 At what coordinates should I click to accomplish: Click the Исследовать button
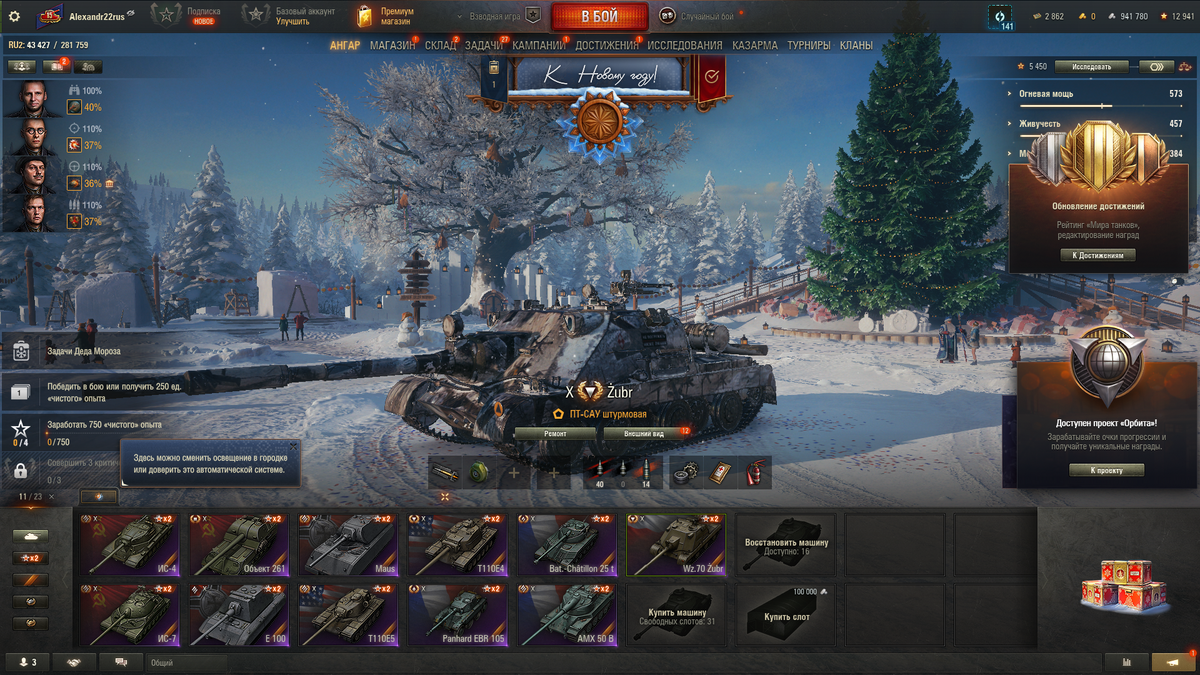click(1091, 67)
